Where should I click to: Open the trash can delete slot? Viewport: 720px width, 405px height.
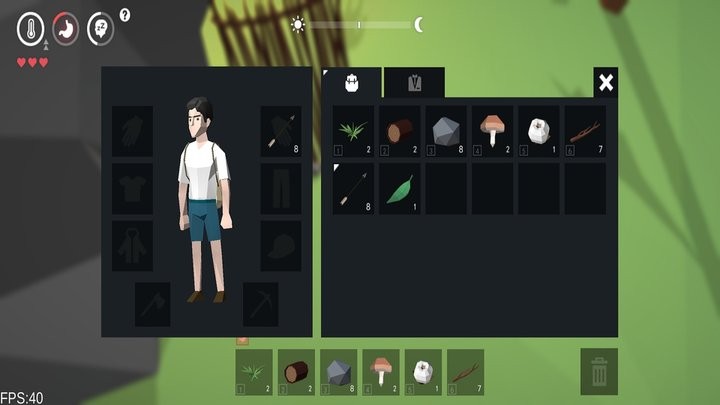tap(599, 371)
